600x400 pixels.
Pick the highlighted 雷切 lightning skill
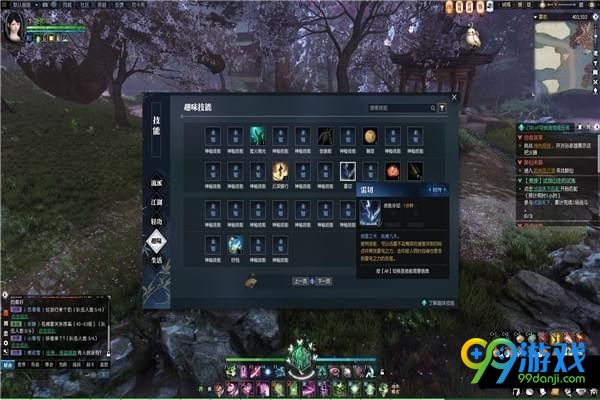[x=347, y=171]
